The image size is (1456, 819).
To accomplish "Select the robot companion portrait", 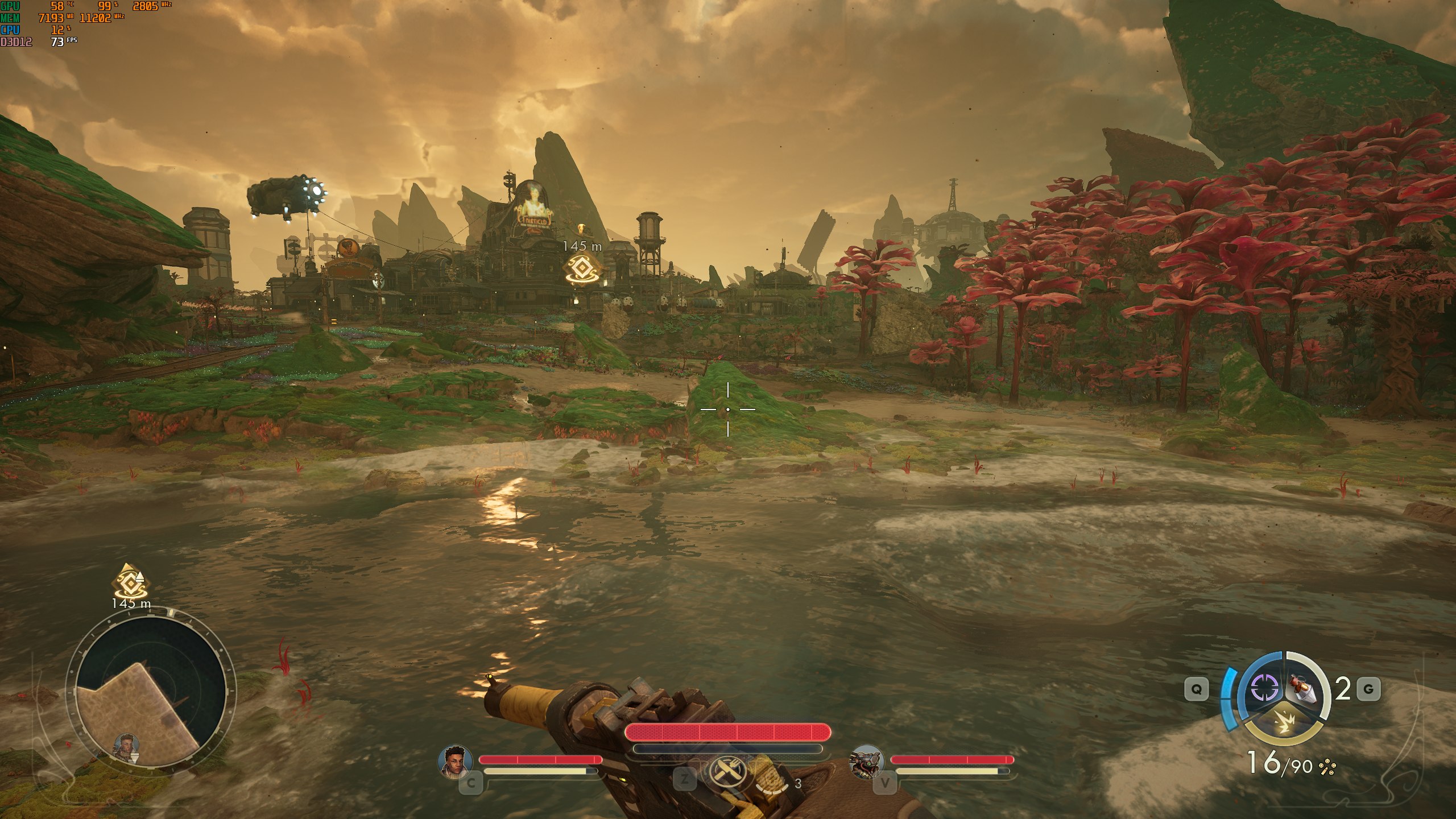I will tap(866, 762).
